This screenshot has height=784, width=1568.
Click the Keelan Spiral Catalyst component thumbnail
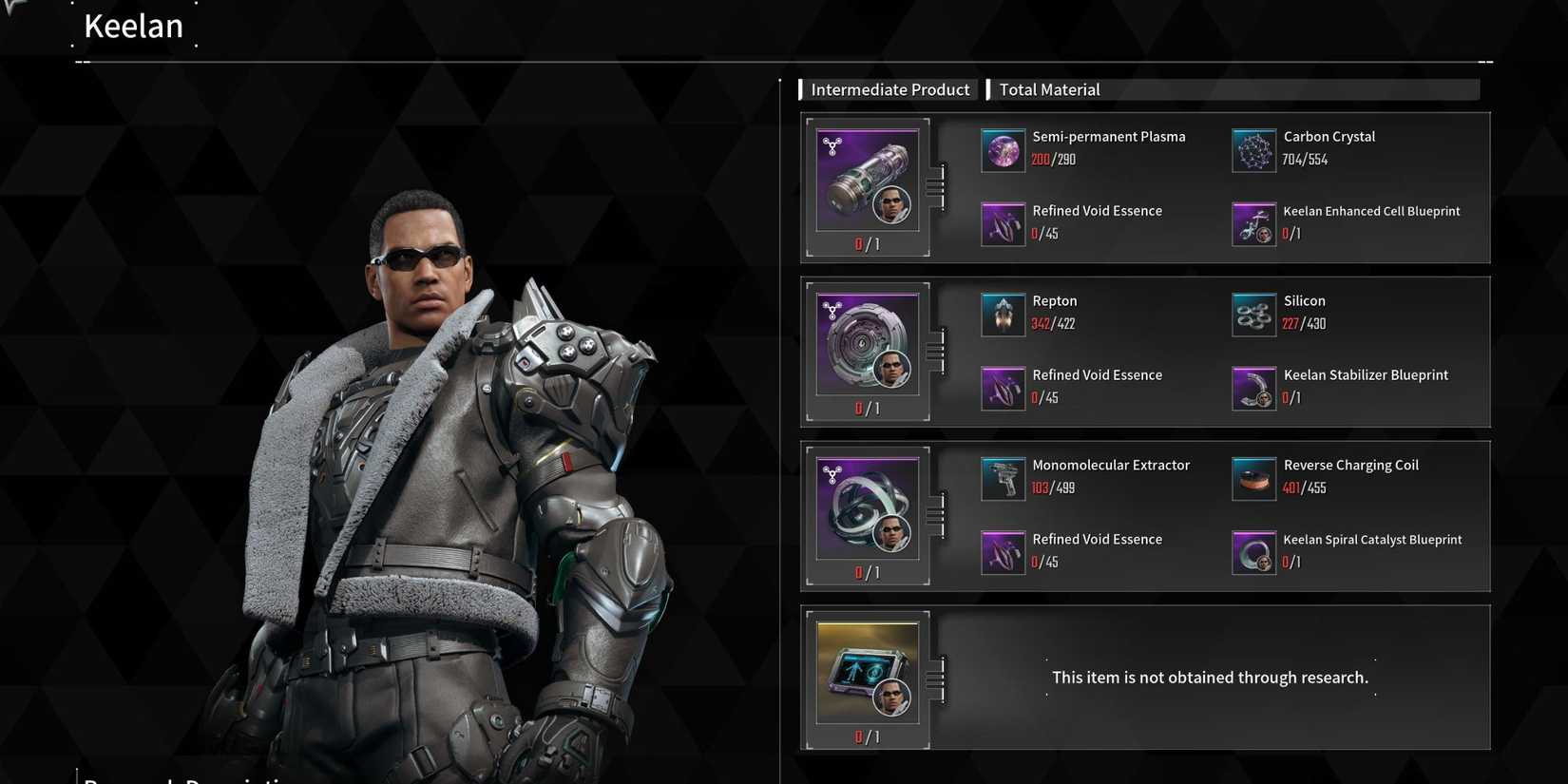866,507
